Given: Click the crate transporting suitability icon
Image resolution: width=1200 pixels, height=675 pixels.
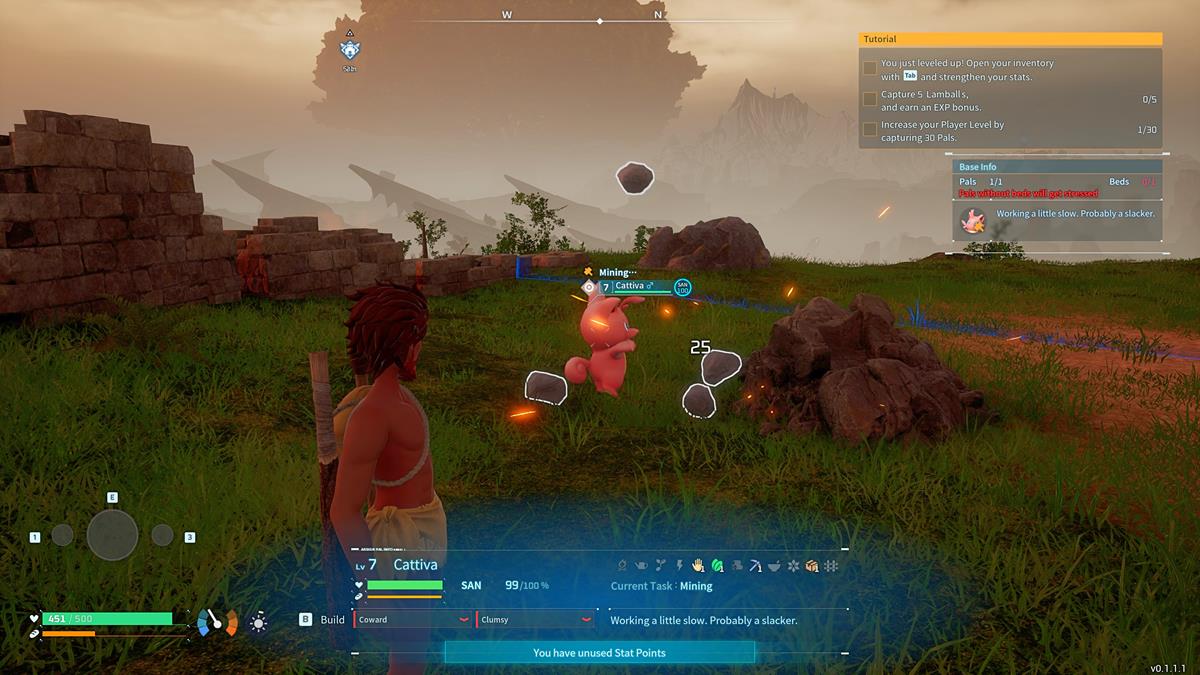Looking at the screenshot, I should pyautogui.click(x=811, y=566).
